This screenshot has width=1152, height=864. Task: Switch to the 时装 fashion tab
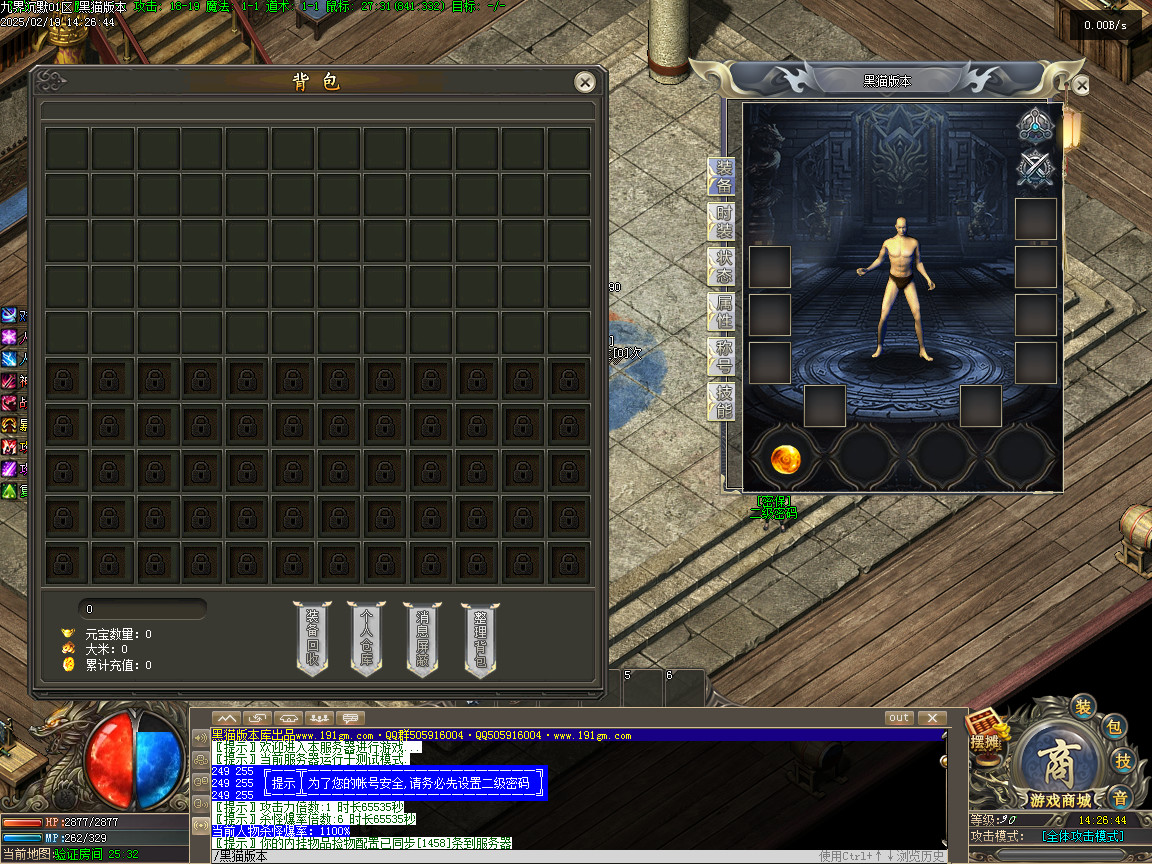click(x=722, y=223)
